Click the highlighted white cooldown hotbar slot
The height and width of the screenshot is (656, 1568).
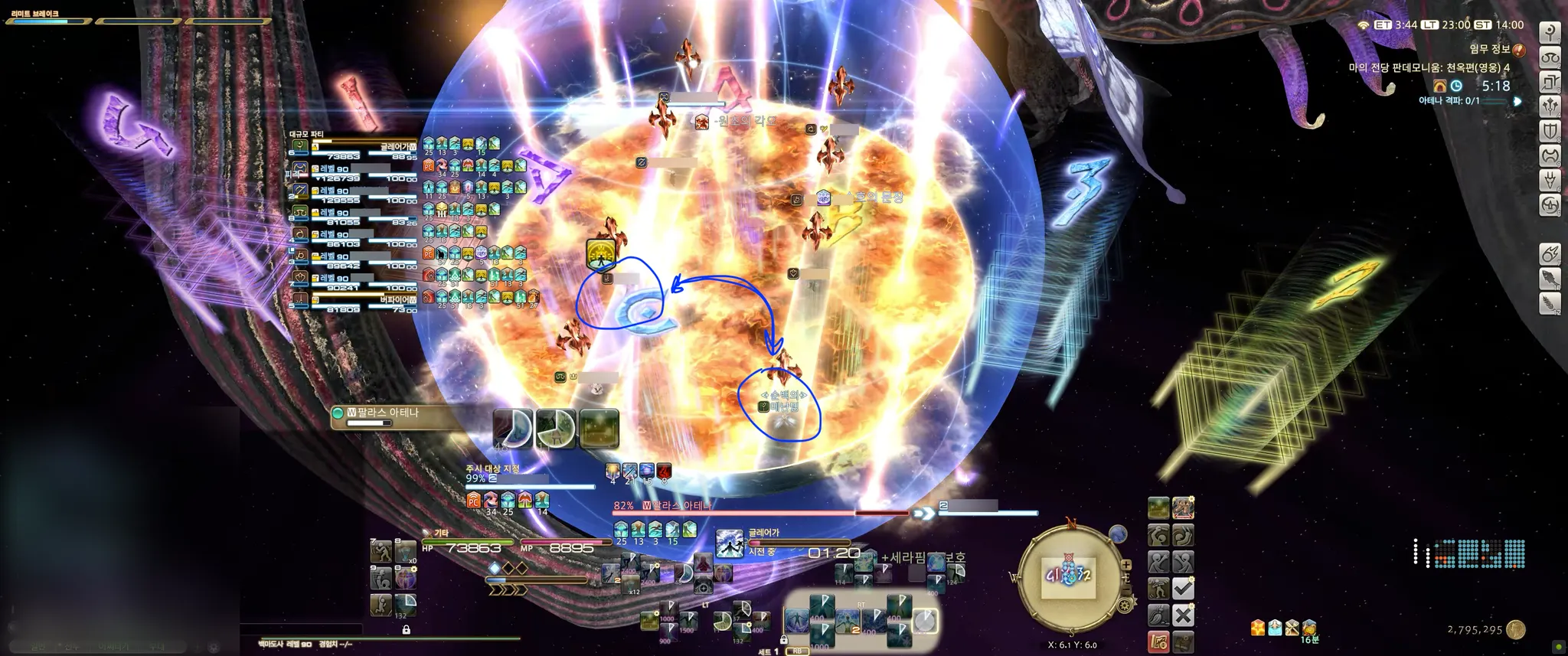[x=926, y=621]
